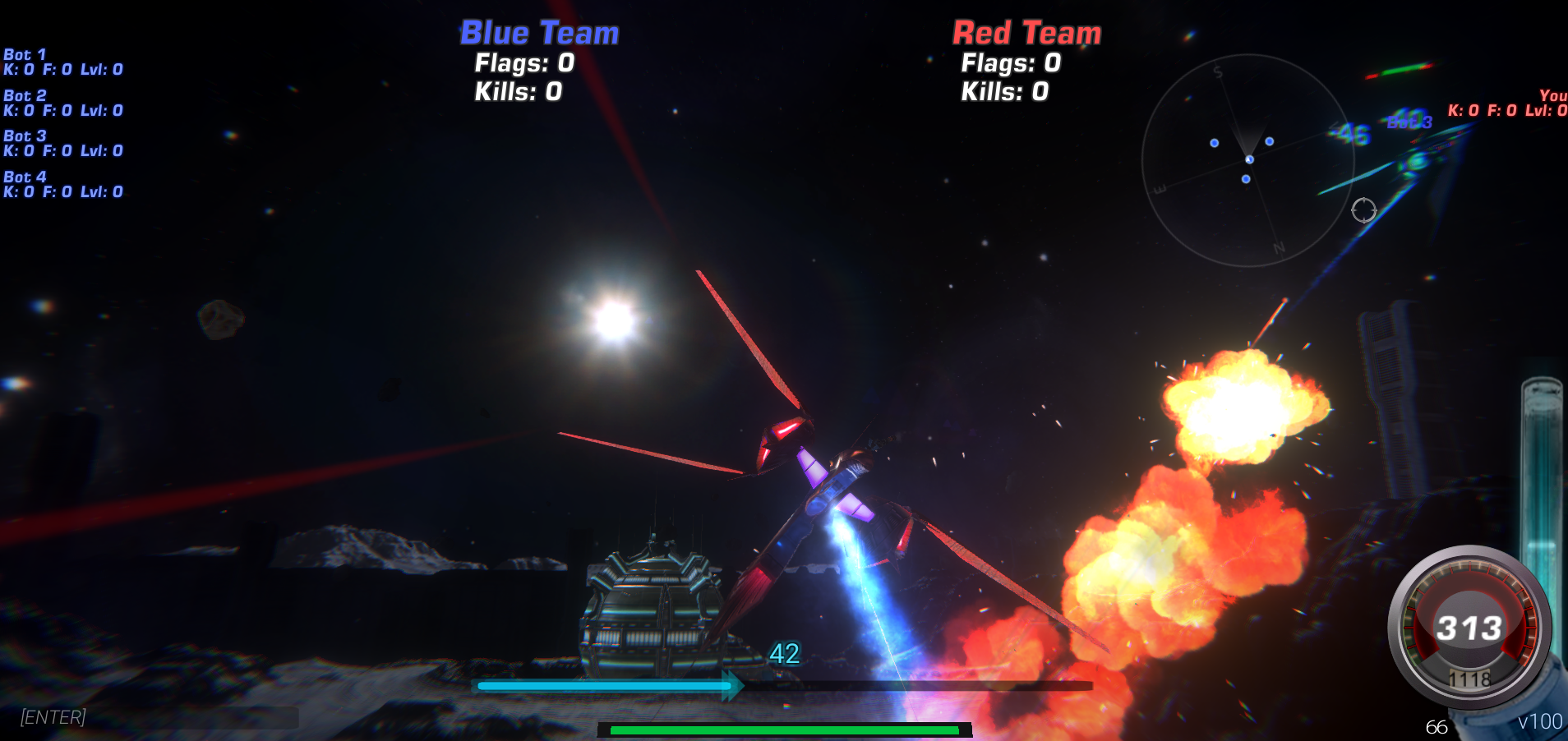The image size is (1568, 741).
Task: Switch to the Red Team header tab
Action: (x=1026, y=33)
